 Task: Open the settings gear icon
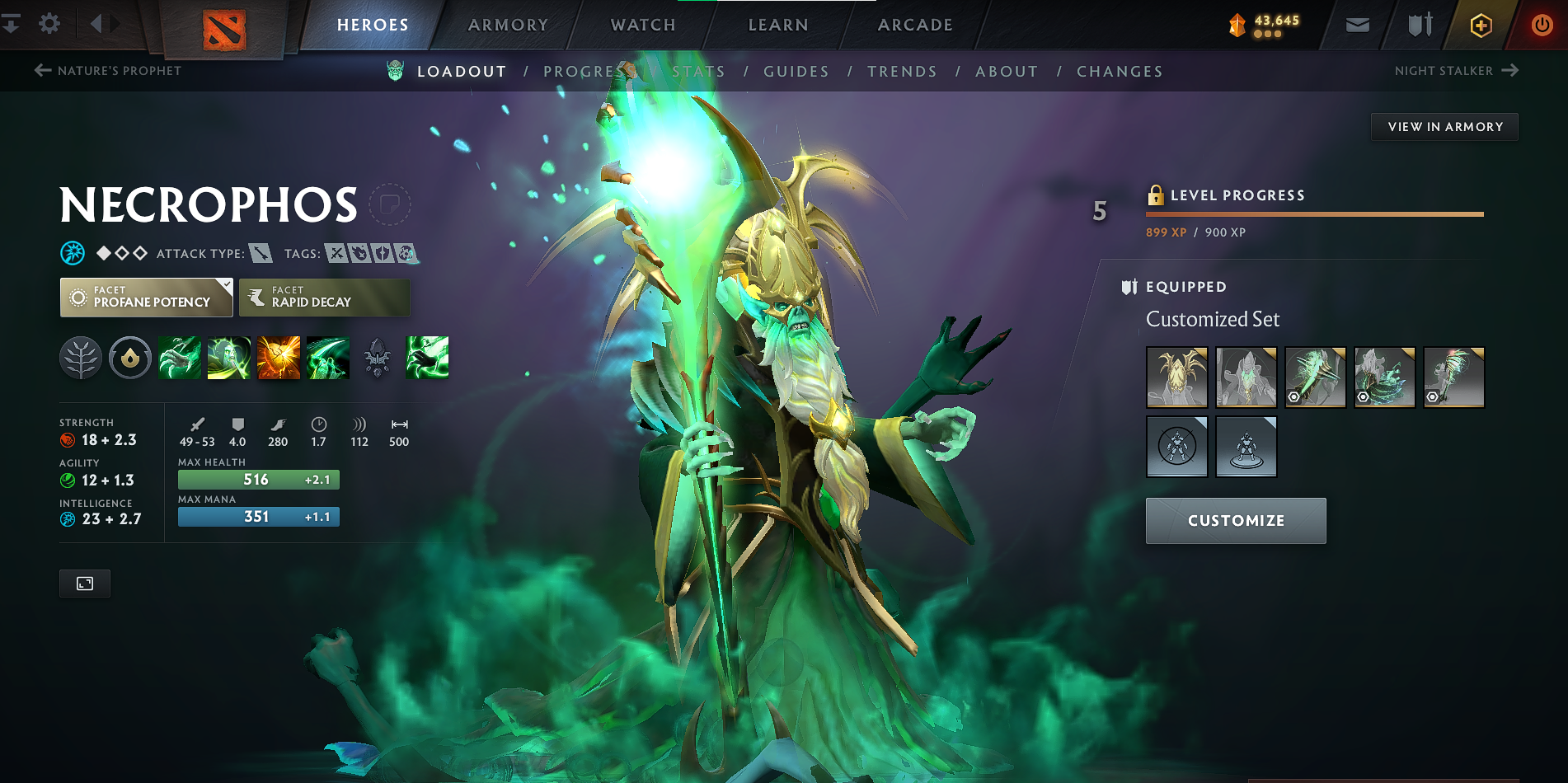pyautogui.click(x=49, y=24)
